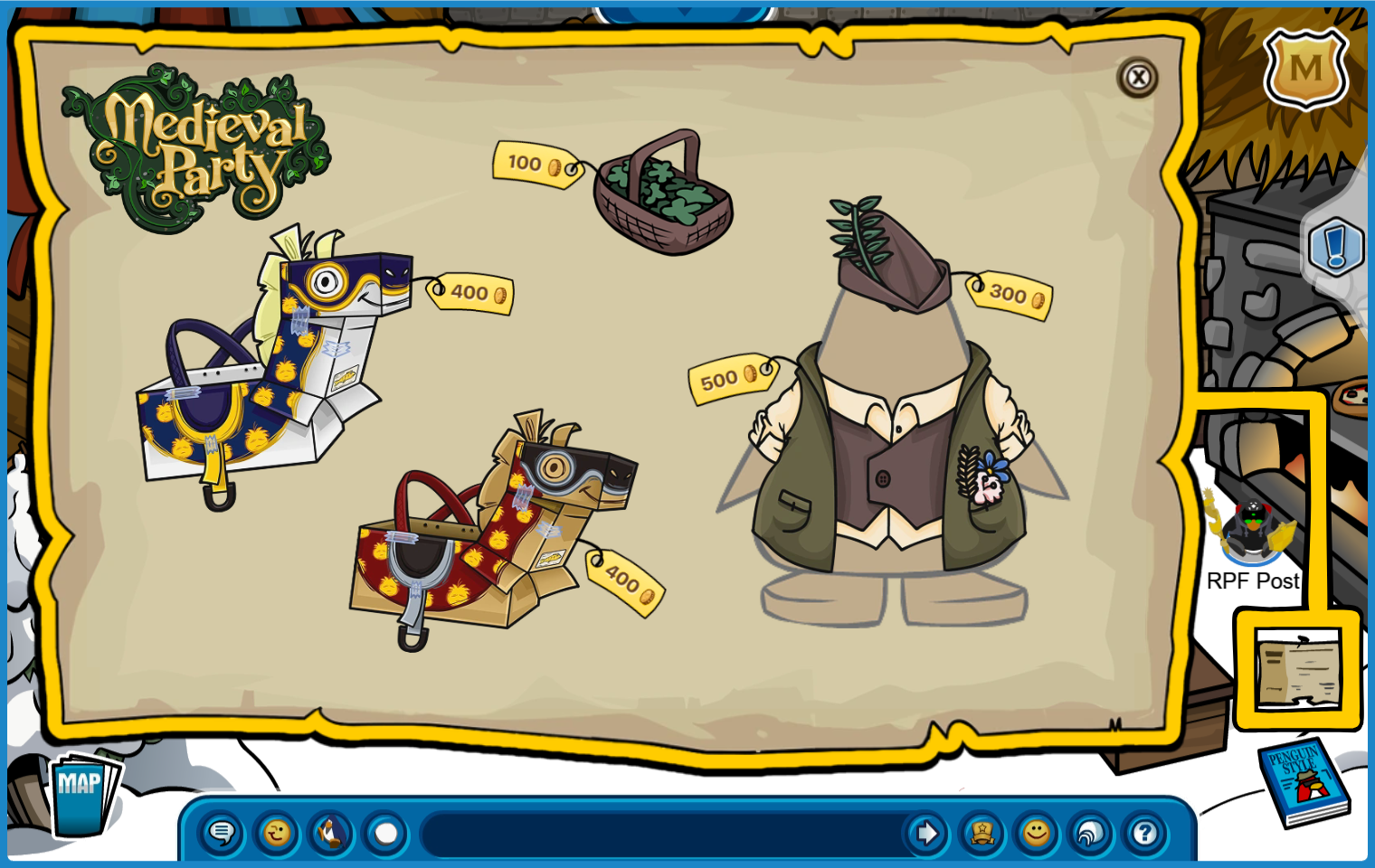The height and width of the screenshot is (868, 1375).
Task: Show the winking emote menu
Action: tap(277, 833)
